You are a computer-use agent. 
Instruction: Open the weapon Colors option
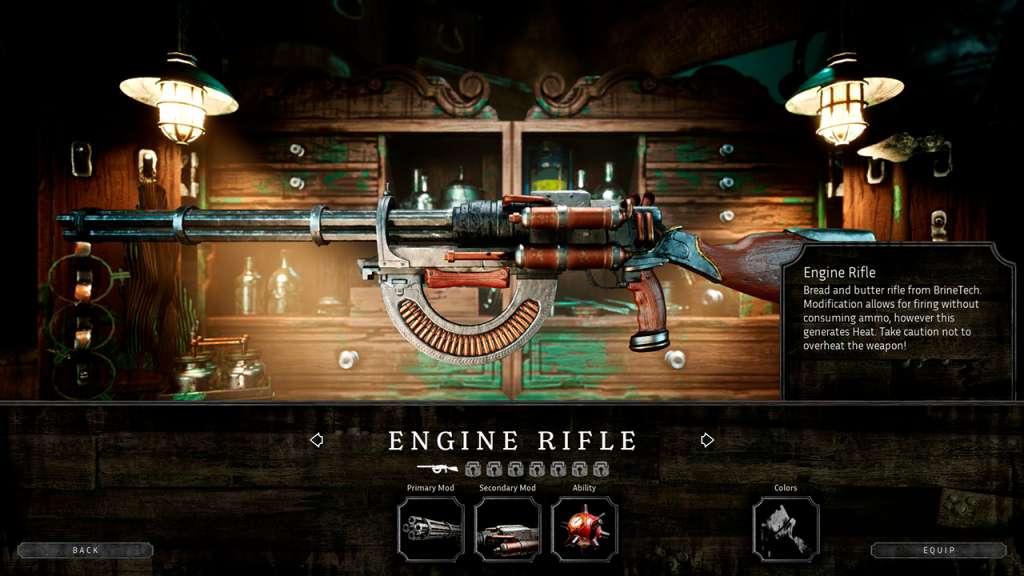coord(785,528)
